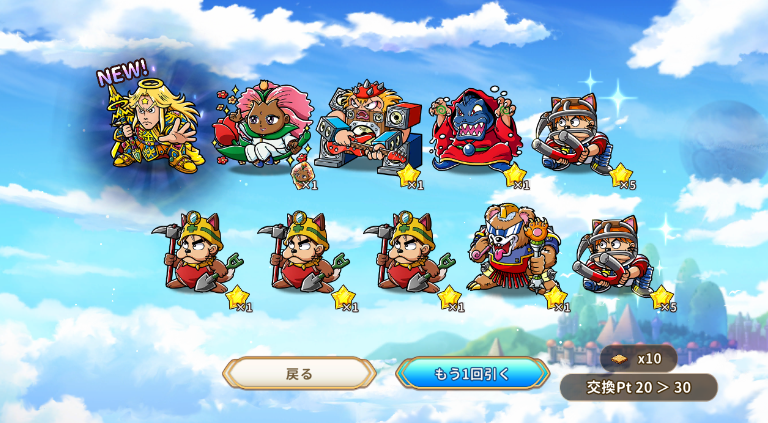Draw again with もう1回引く button
This screenshot has width=768, height=423.
pos(472,373)
